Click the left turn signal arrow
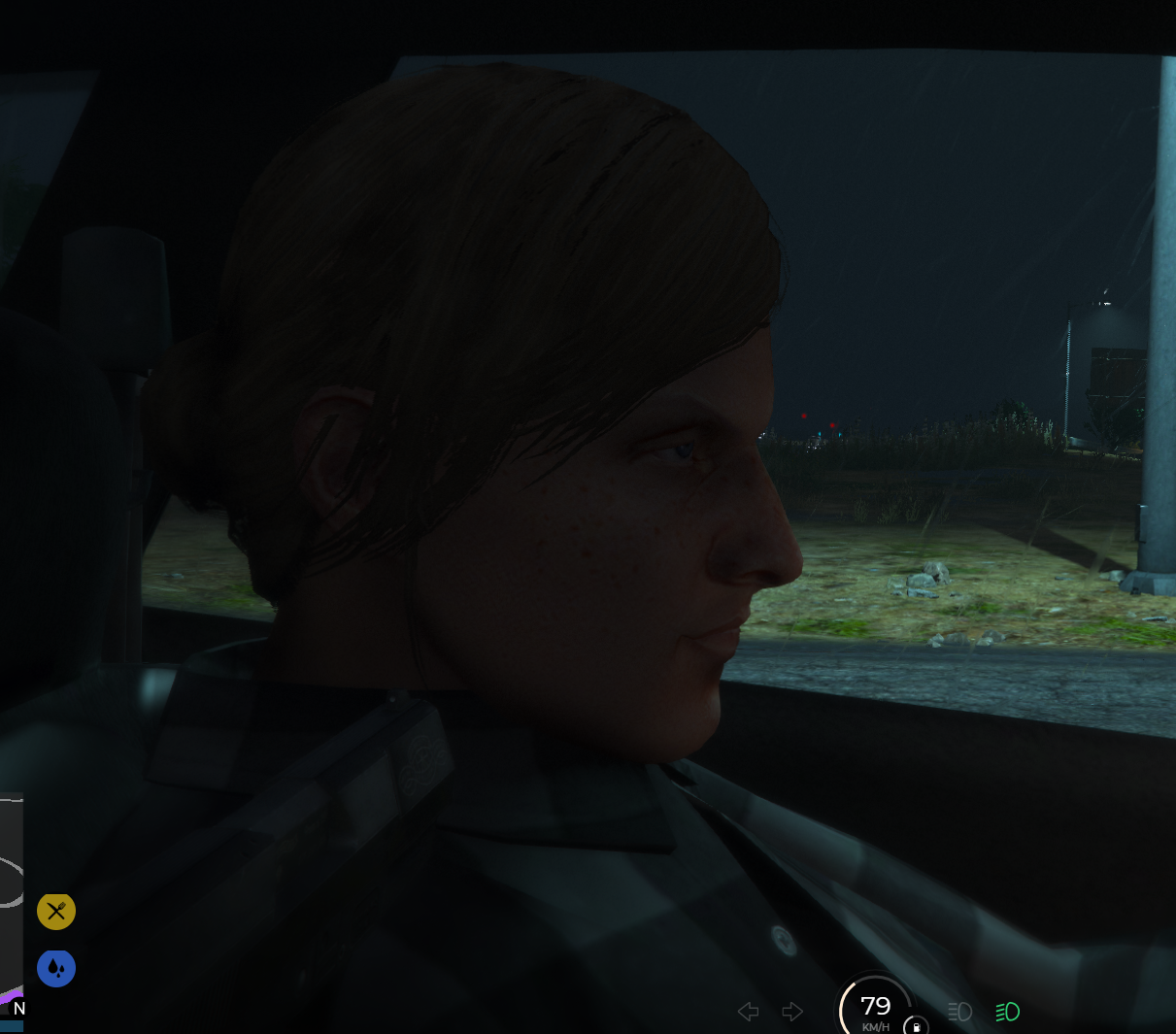 tap(748, 1012)
